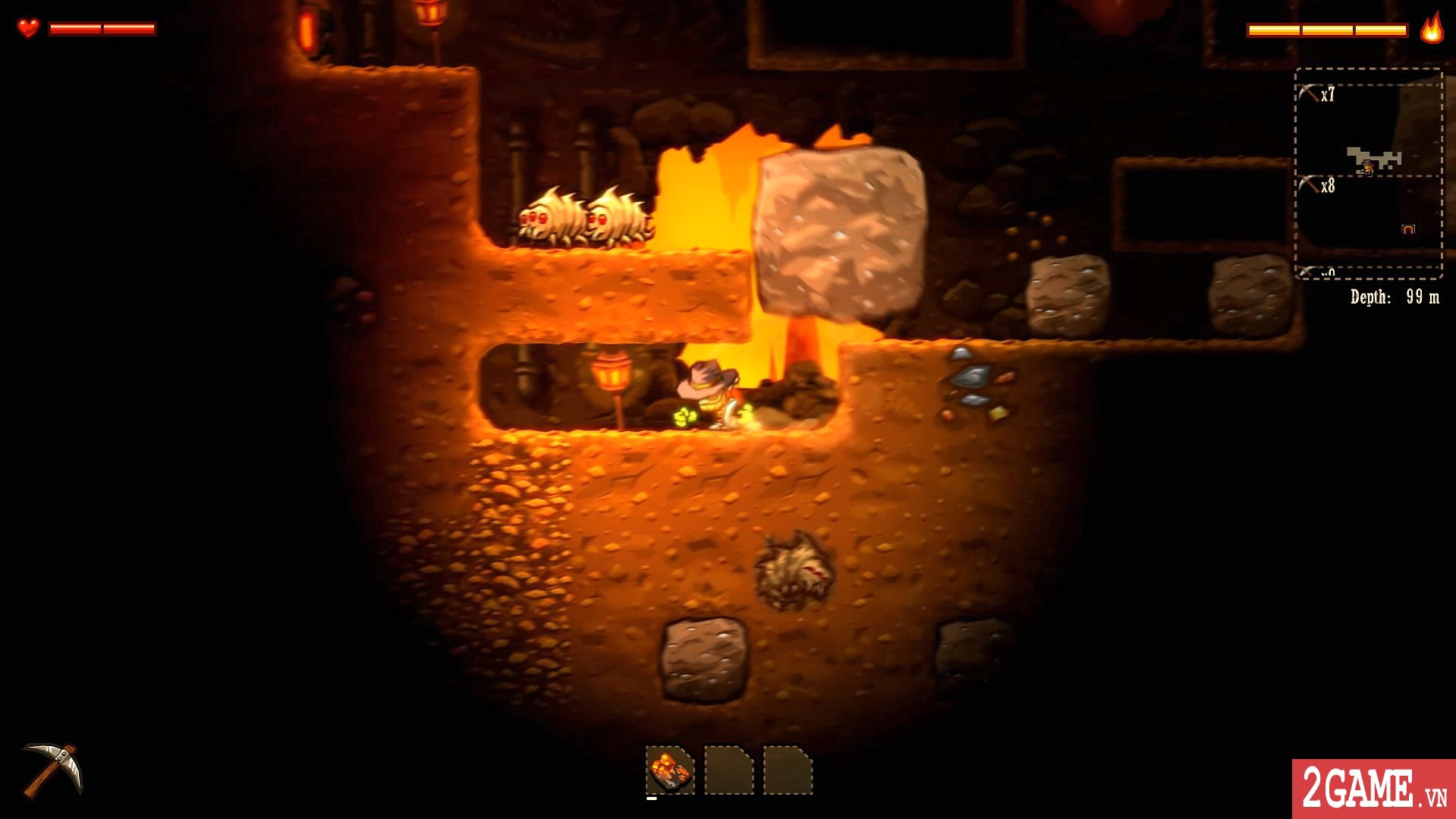Select the orange door icon on the minimap
Image resolution: width=1456 pixels, height=819 pixels.
pos(1408,228)
